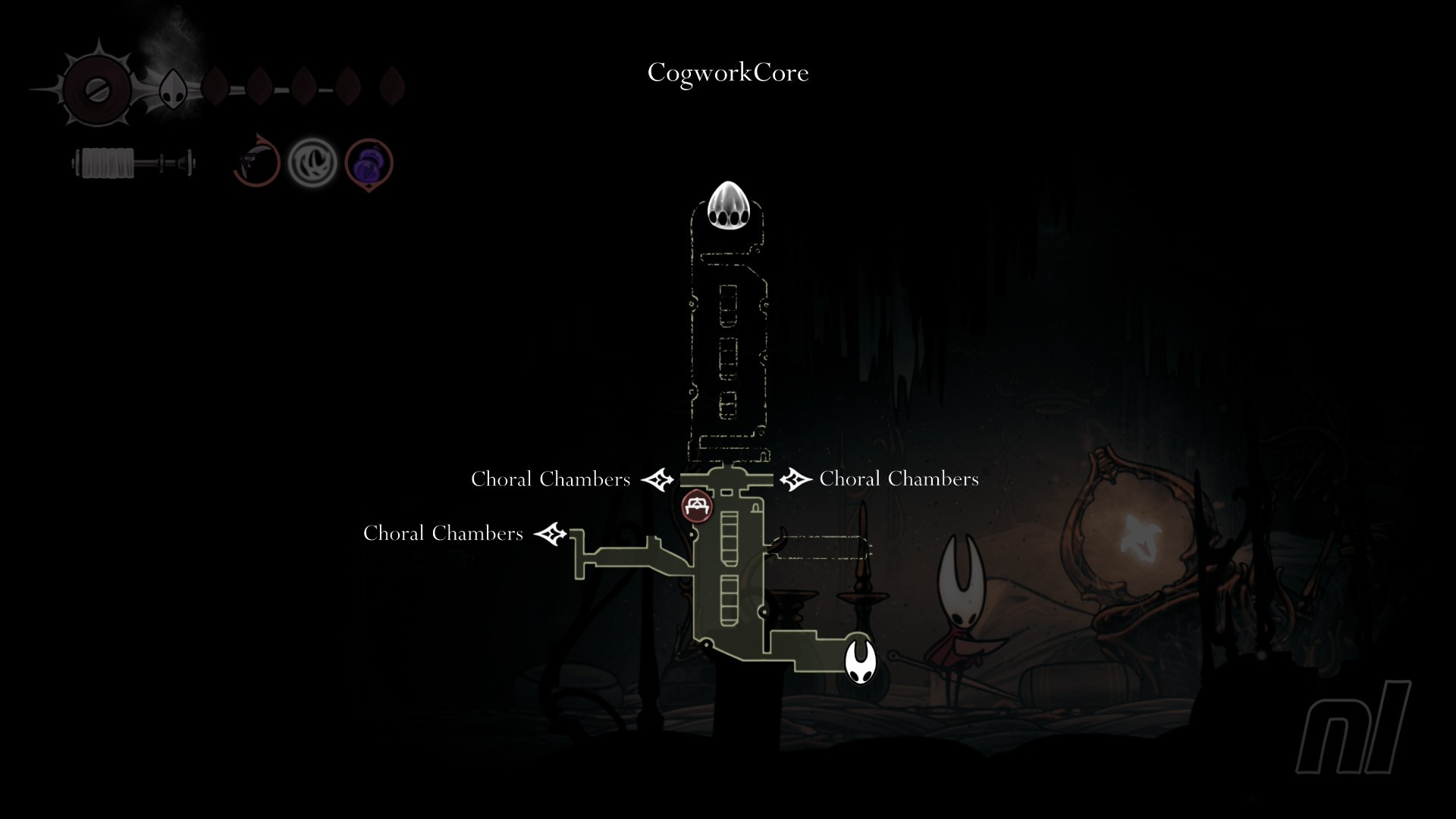Select the bench marker on the map
Viewport: 1456px width, 819px height.
(x=697, y=507)
